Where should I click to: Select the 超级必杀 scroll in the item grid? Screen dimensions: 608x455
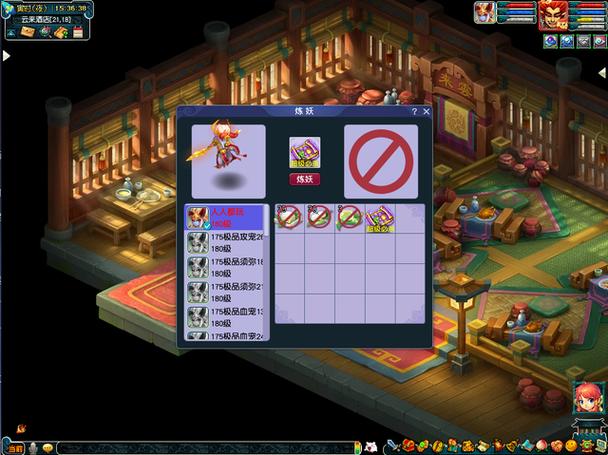(379, 217)
